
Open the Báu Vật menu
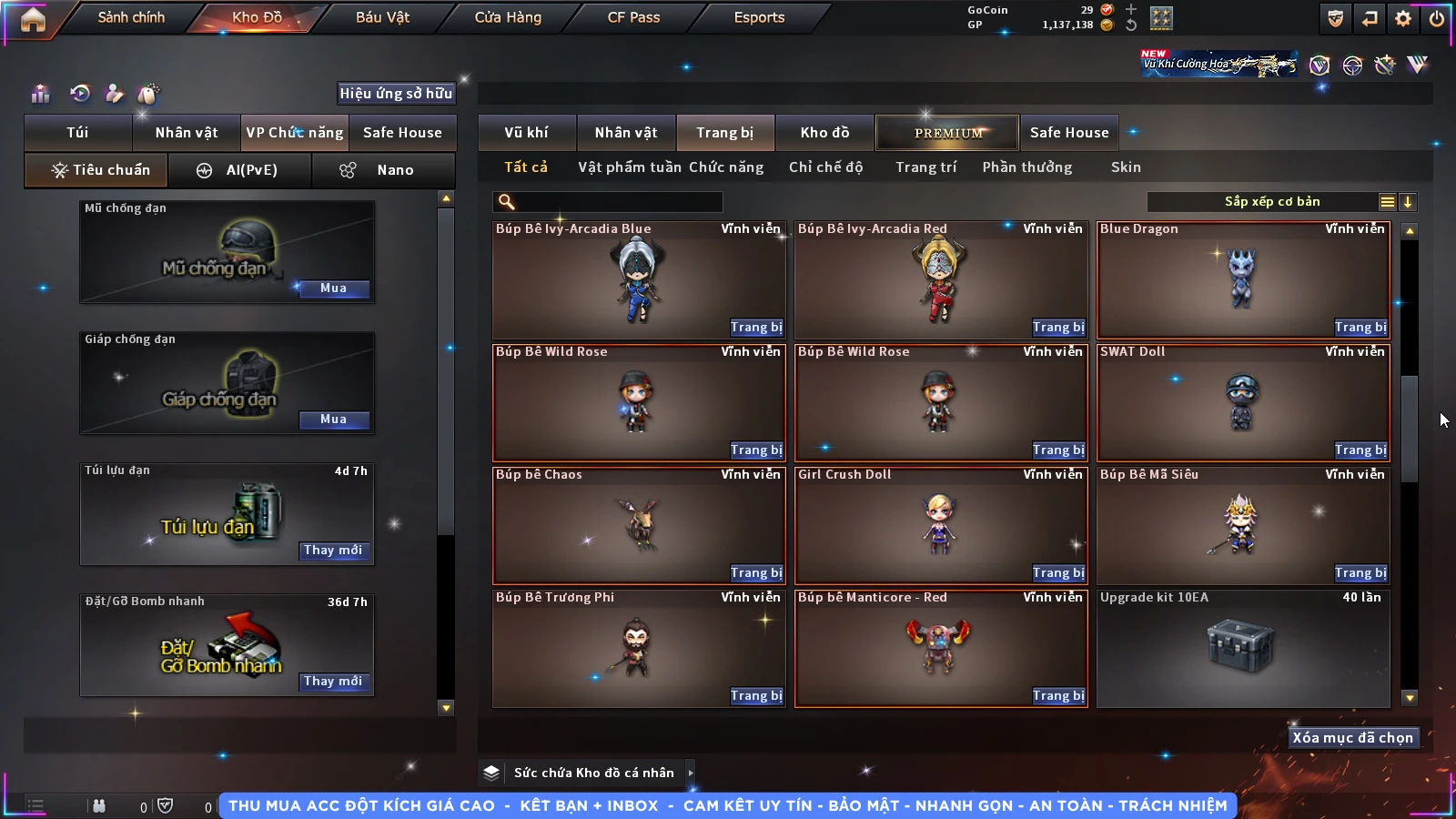[382, 17]
